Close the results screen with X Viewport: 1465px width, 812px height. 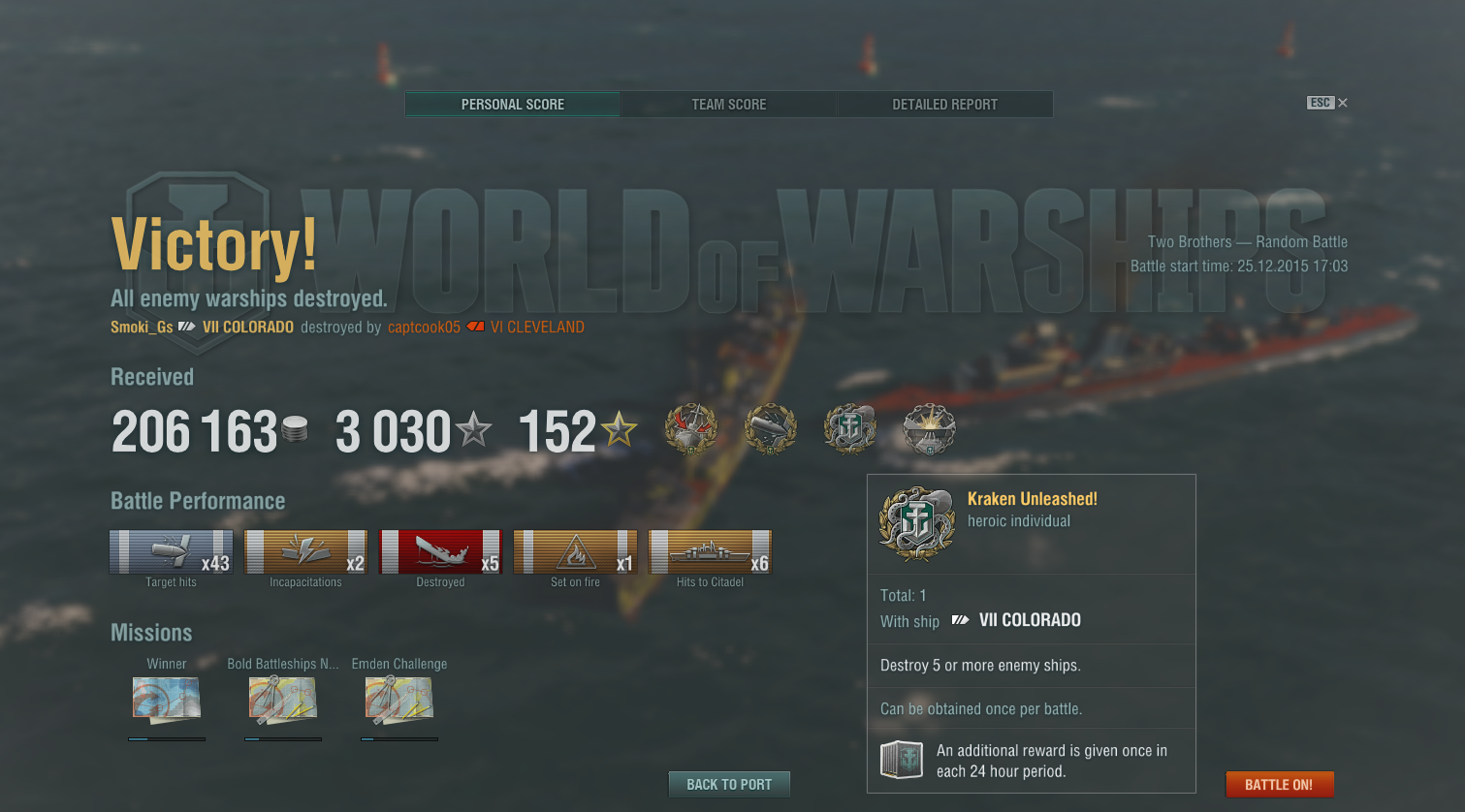coord(1343,103)
